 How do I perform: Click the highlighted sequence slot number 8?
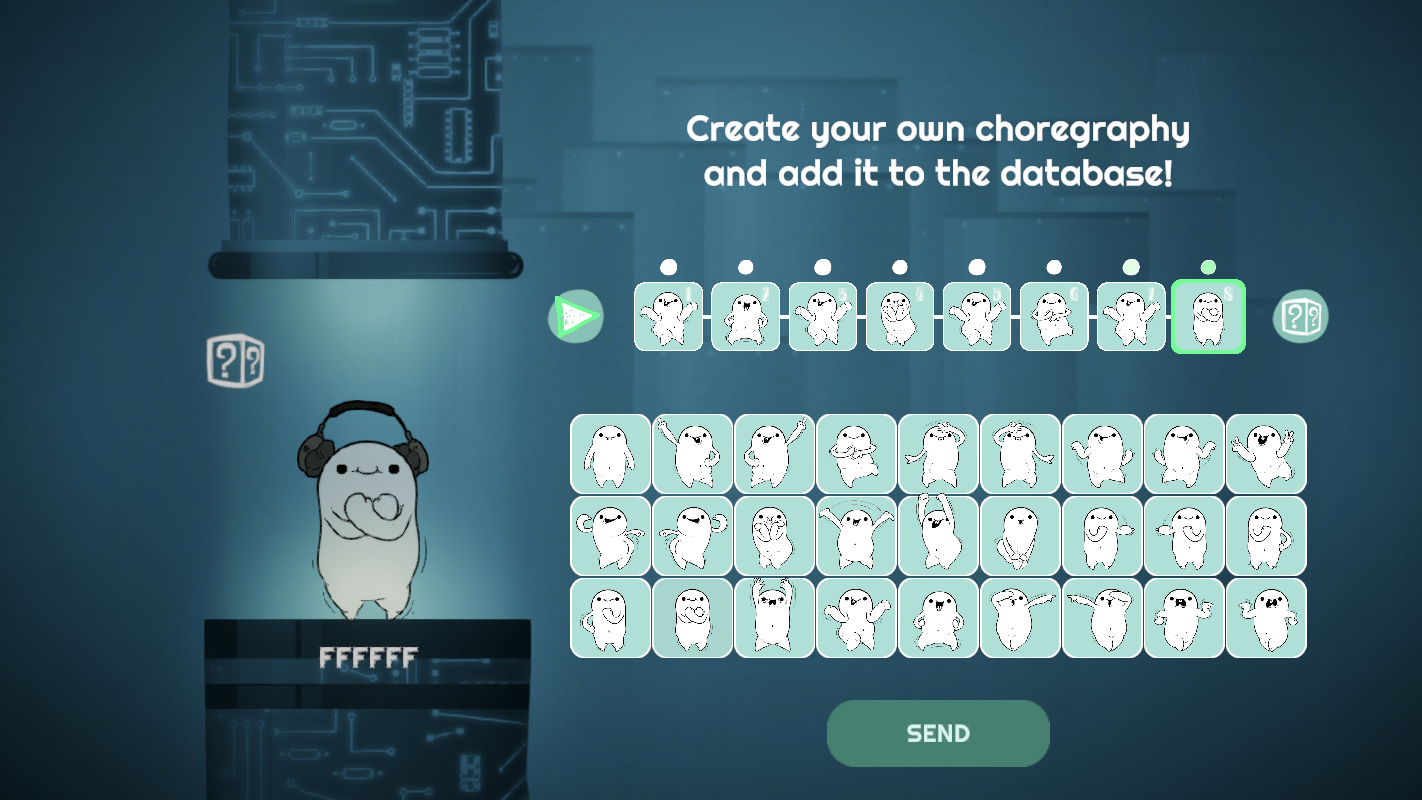pos(1208,316)
